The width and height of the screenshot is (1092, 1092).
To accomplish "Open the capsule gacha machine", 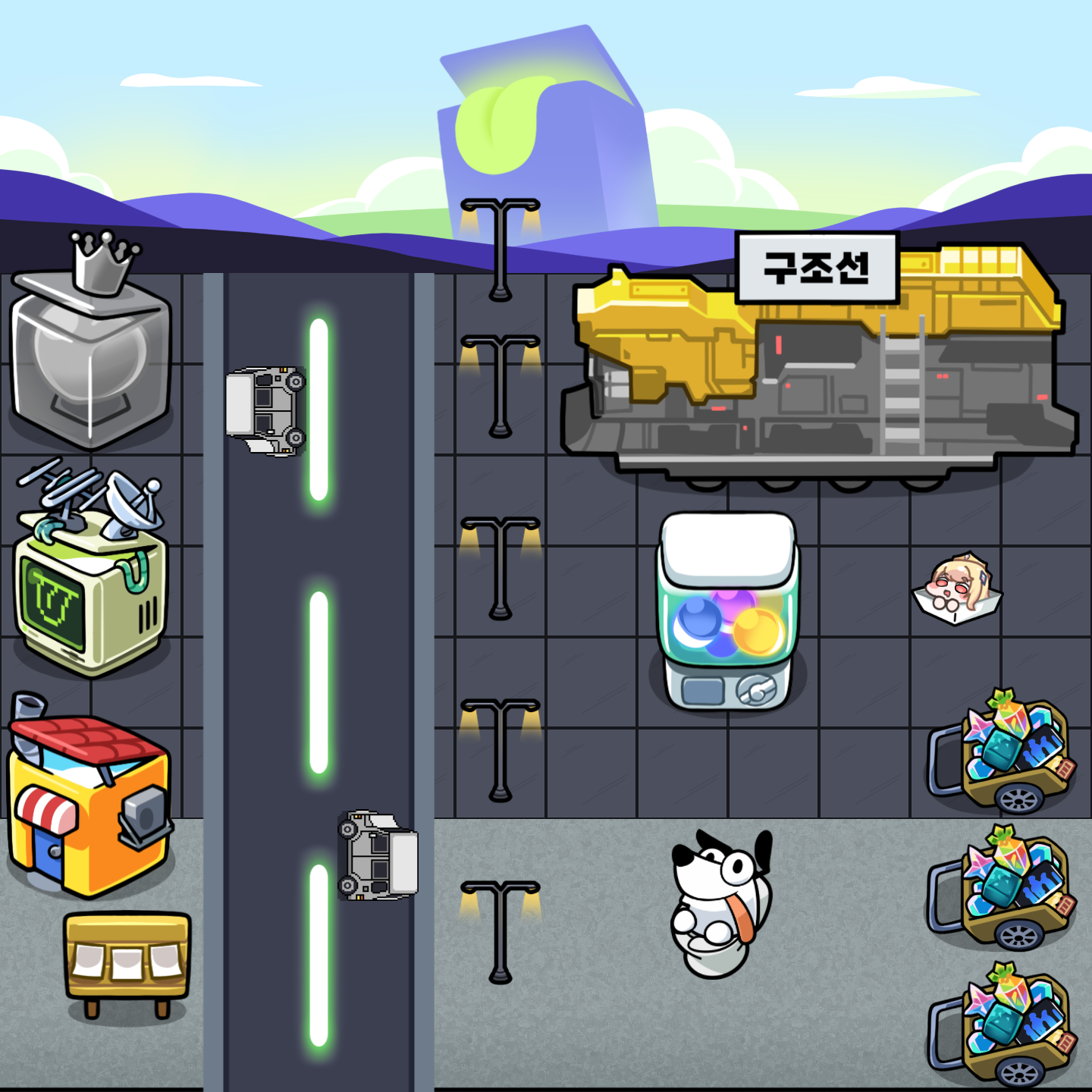I will pos(727,612).
